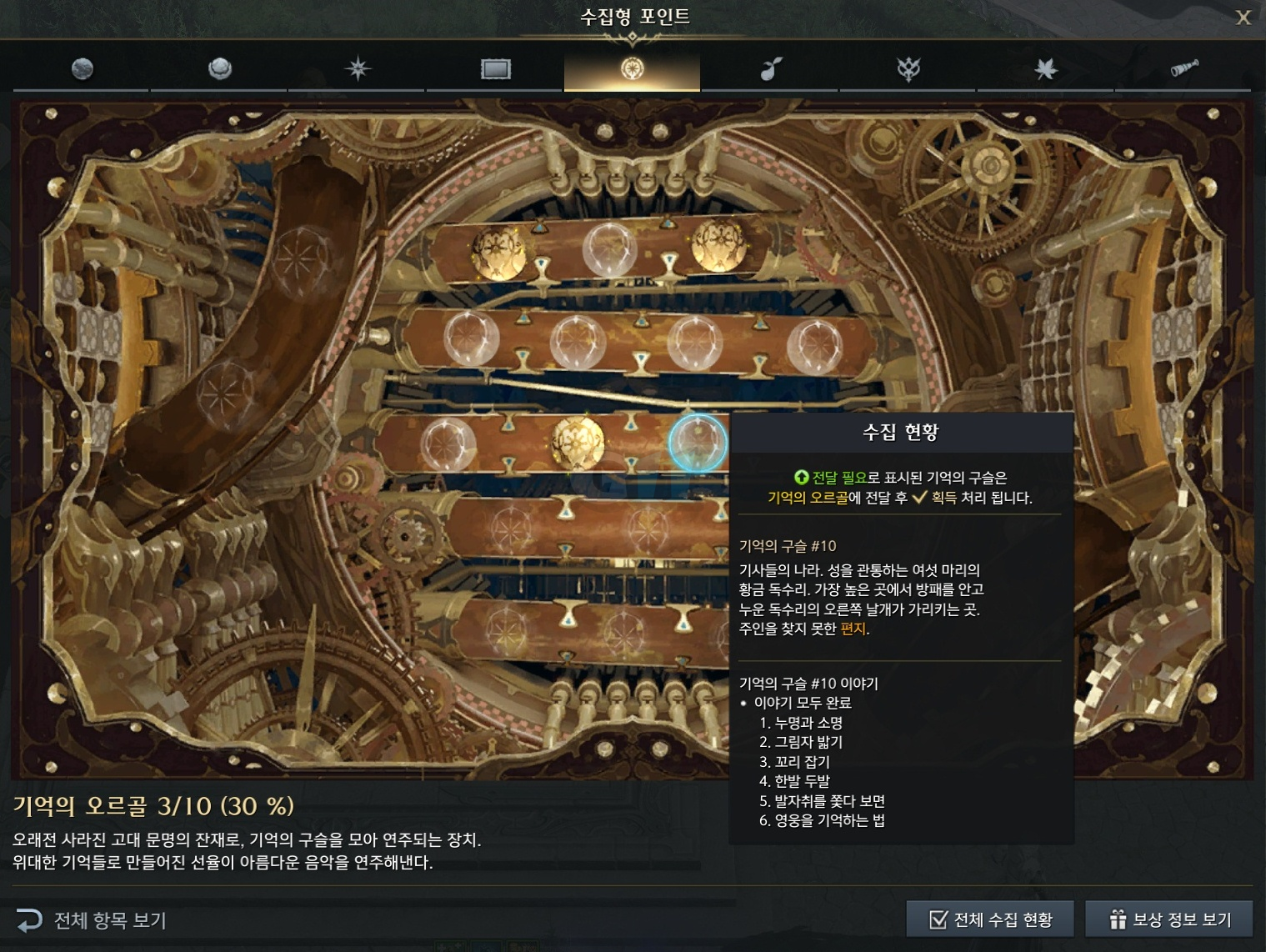The image size is (1266, 952).
Task: Open the picture-frame Masterpiece collection icon
Action: 494,70
